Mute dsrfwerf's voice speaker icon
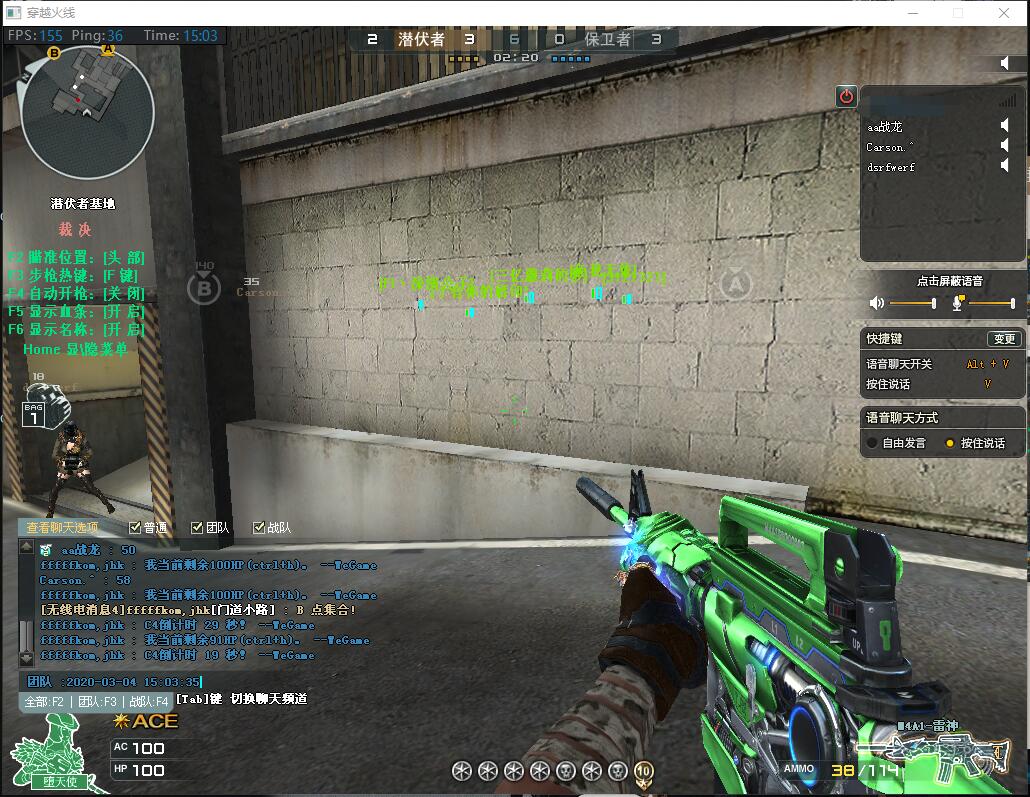The width and height of the screenshot is (1030, 797). [x=1004, y=166]
